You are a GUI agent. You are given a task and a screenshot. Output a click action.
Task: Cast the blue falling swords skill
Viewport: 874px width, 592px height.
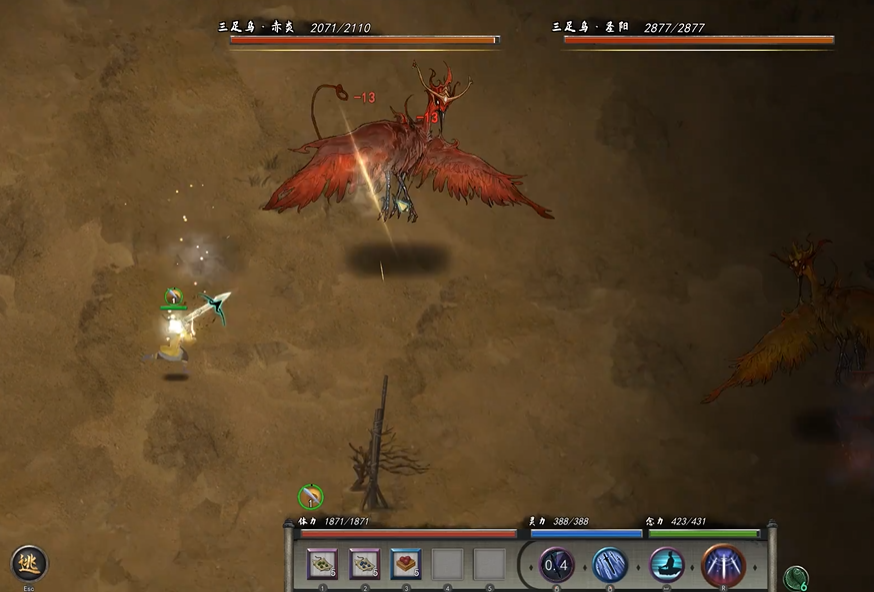point(610,565)
